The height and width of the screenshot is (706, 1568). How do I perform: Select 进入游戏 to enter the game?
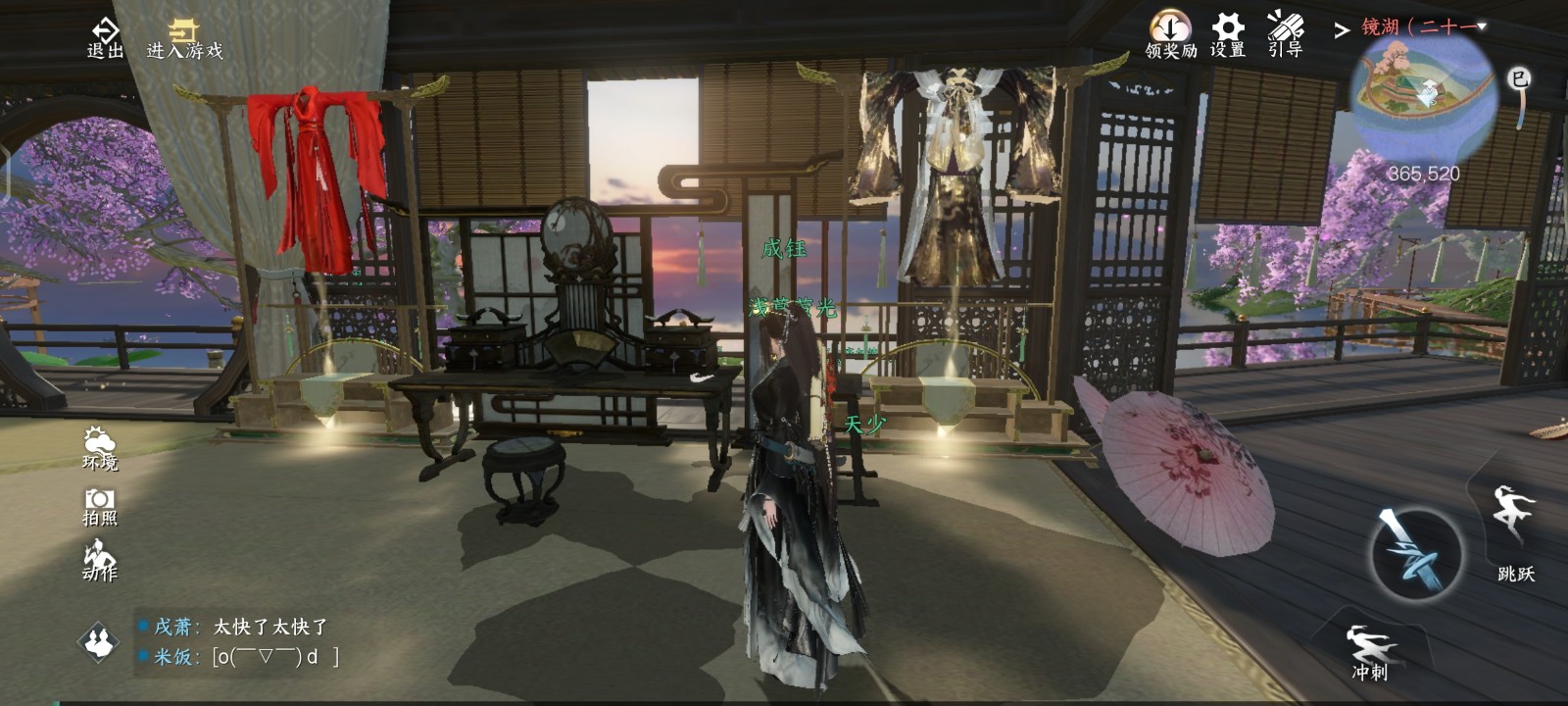184,39
